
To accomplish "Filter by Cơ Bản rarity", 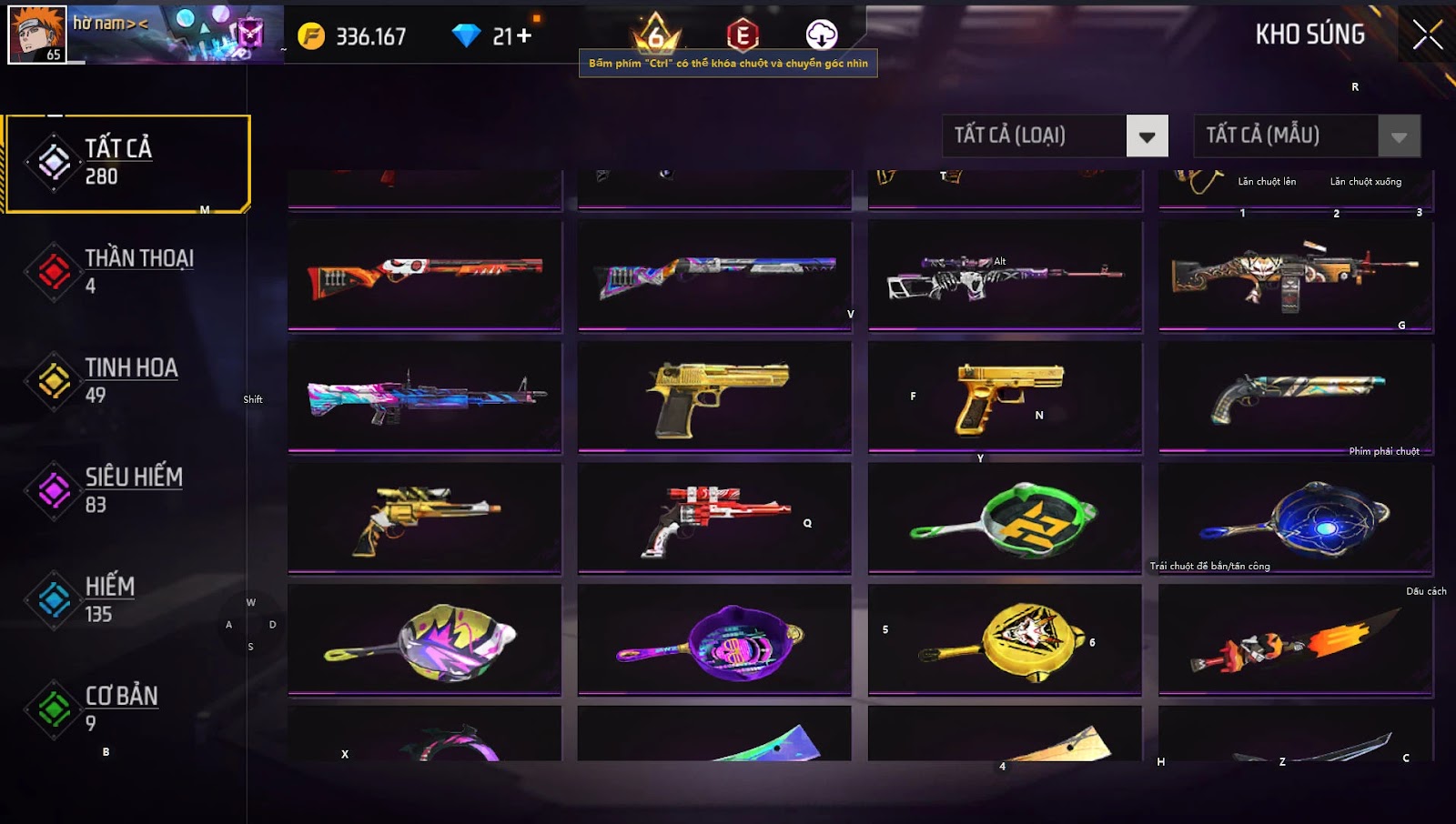I will [x=127, y=708].
